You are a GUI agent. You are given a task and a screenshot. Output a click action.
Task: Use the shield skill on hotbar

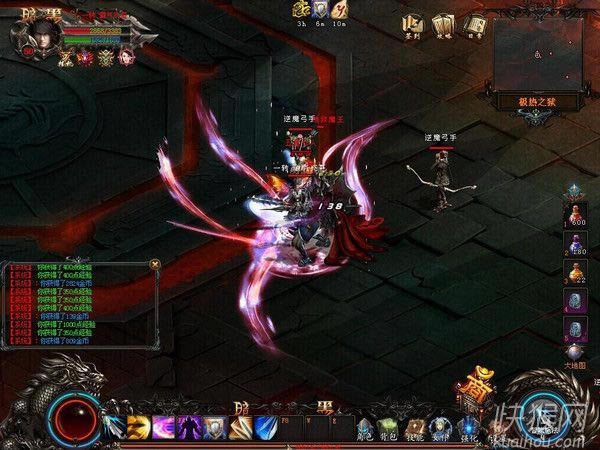[212, 428]
